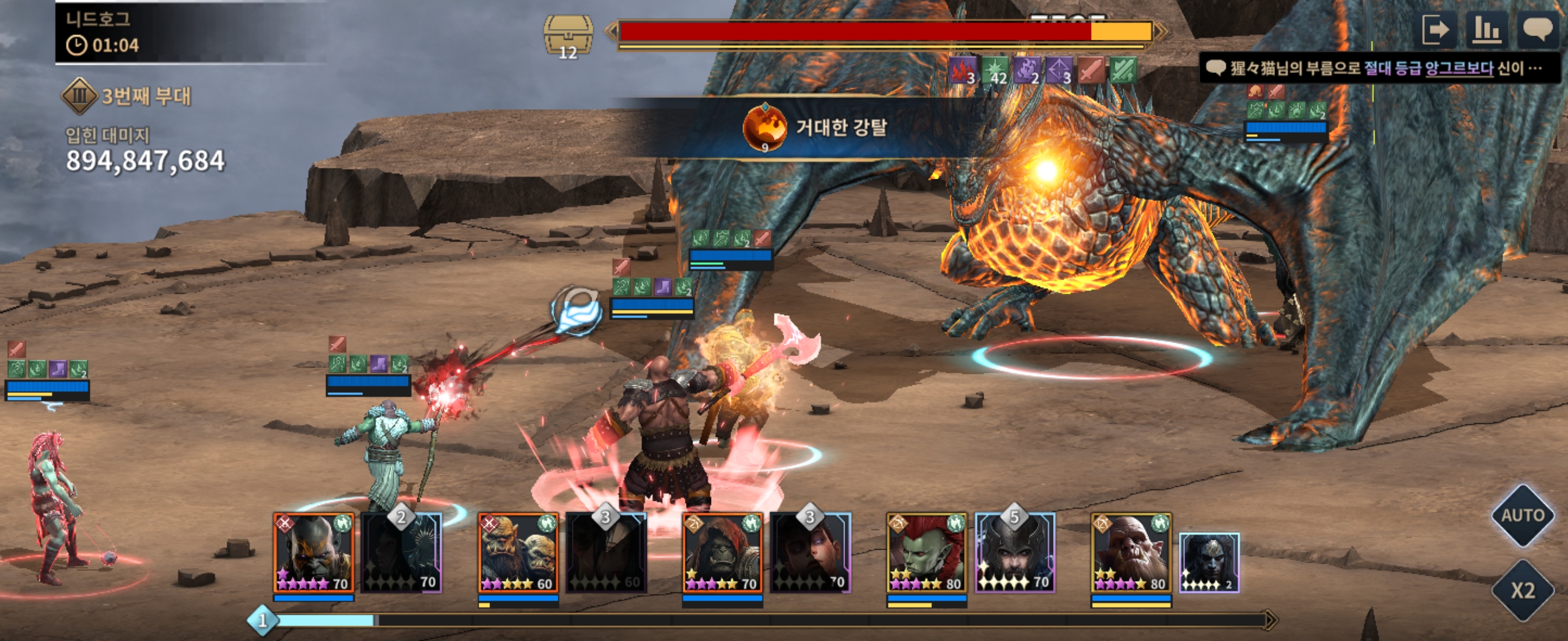Select the horned-helmet warrior portrait
1568x641 pixels.
point(1014,553)
